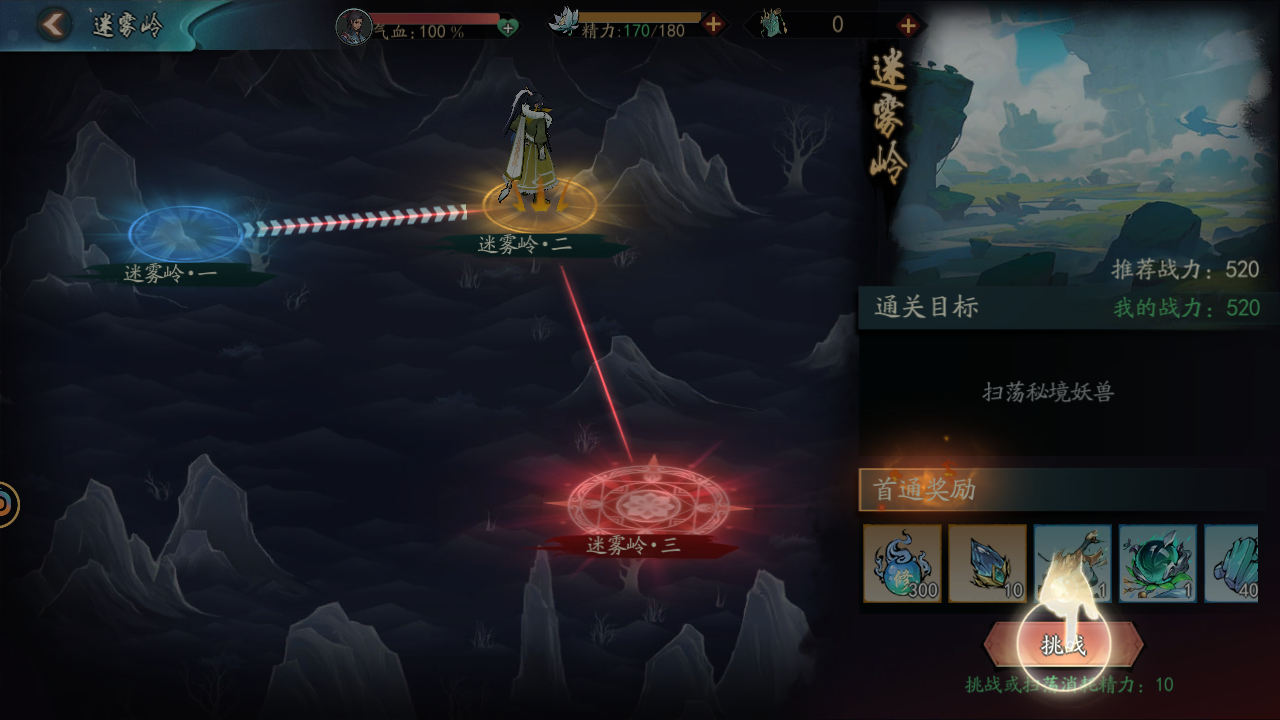Add 精力 stamina with its plus button
This screenshot has width=1280, height=720.
tap(713, 25)
